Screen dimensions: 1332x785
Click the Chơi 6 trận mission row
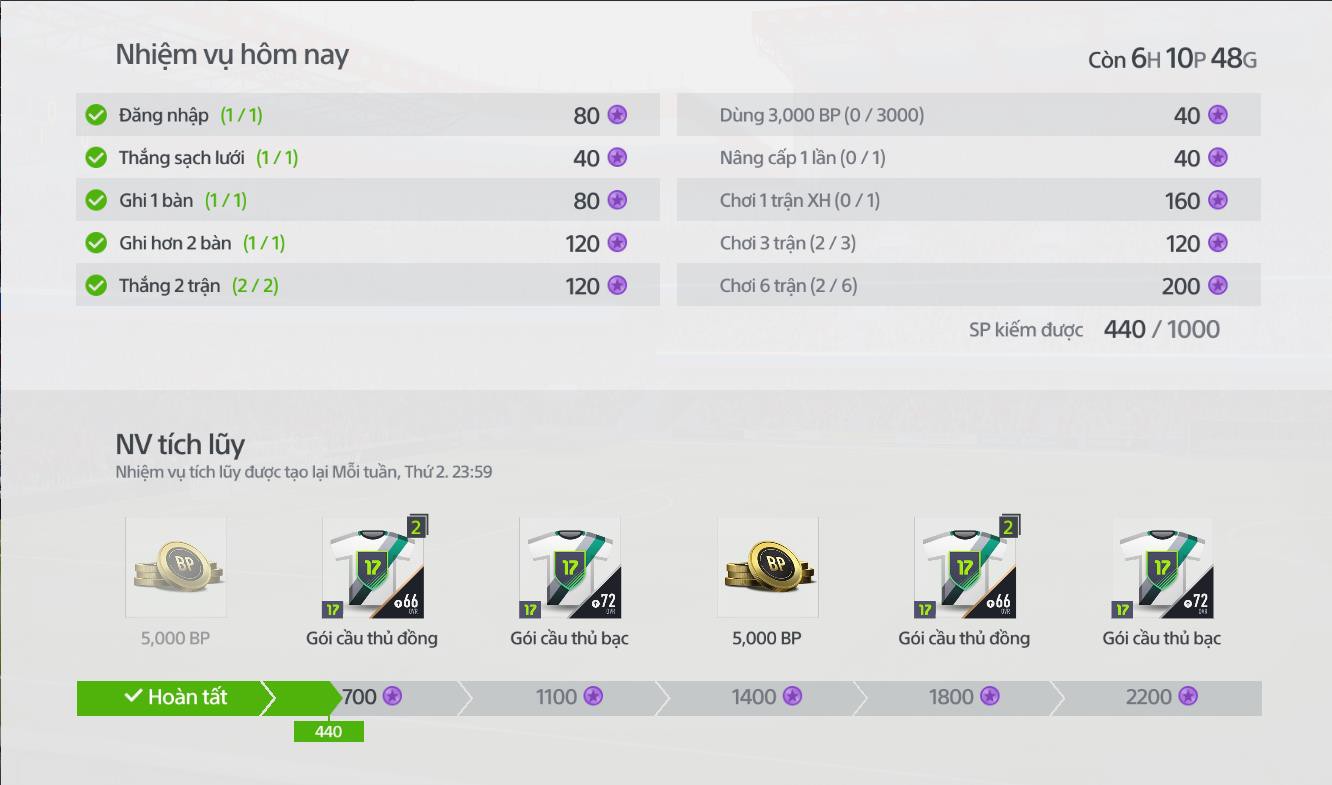[968, 286]
